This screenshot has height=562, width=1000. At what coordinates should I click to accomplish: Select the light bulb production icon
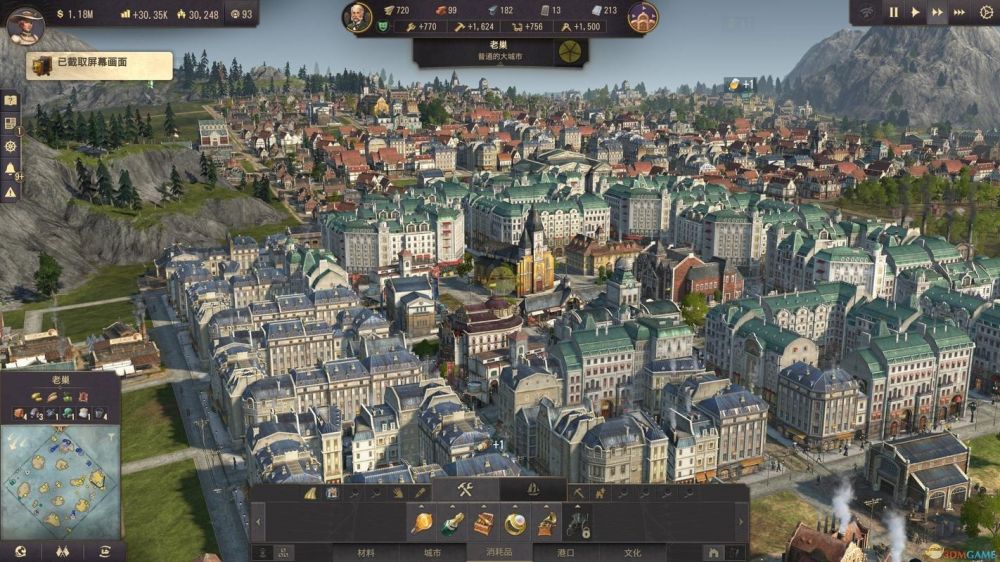click(x=421, y=522)
